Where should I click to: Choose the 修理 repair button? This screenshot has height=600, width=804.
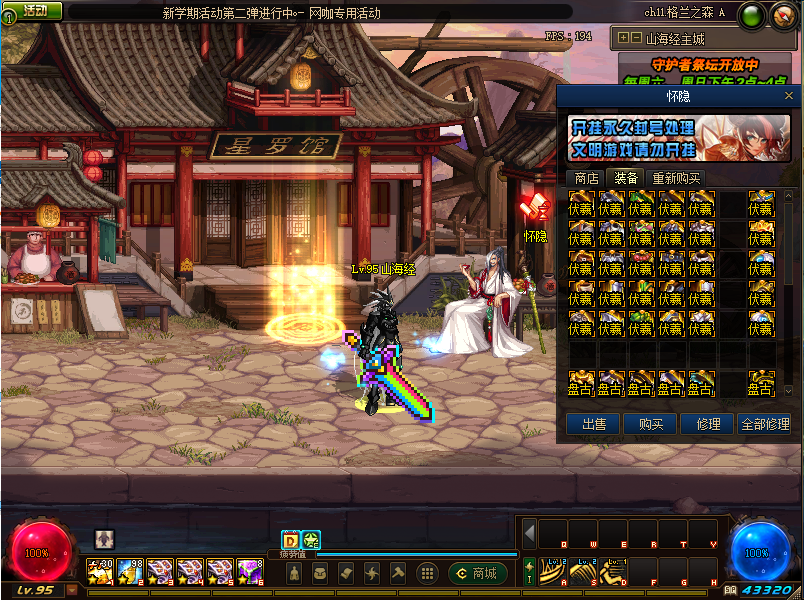click(707, 424)
